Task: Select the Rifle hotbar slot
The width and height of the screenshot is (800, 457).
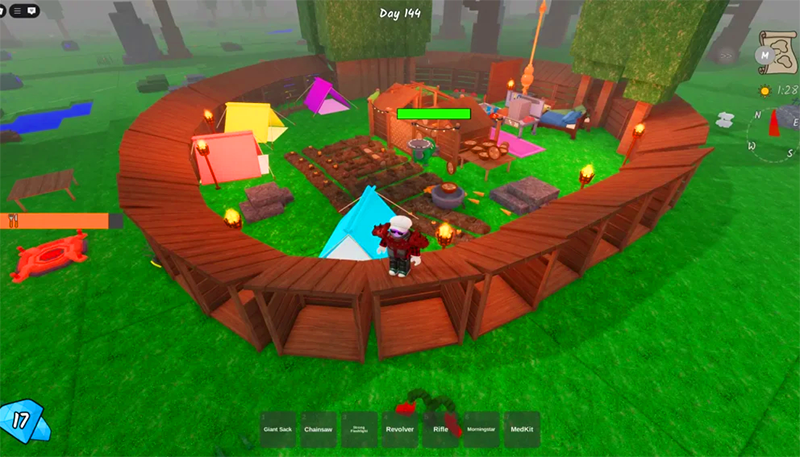Action: click(x=440, y=429)
